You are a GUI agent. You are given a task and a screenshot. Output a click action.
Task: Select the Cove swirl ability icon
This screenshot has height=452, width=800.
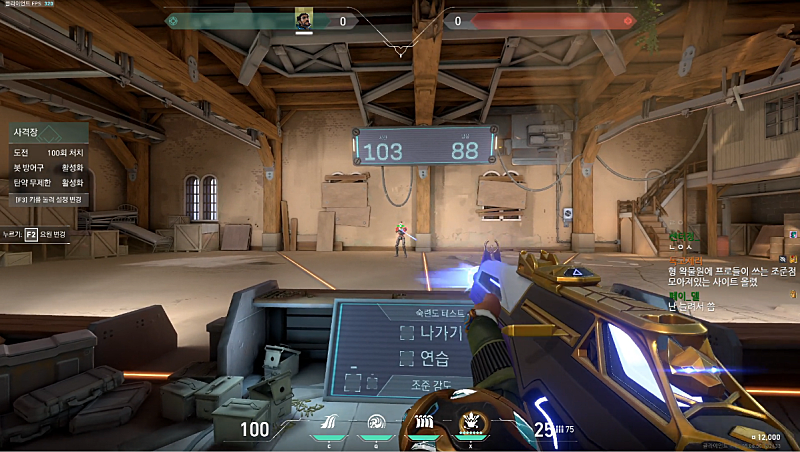click(x=376, y=423)
